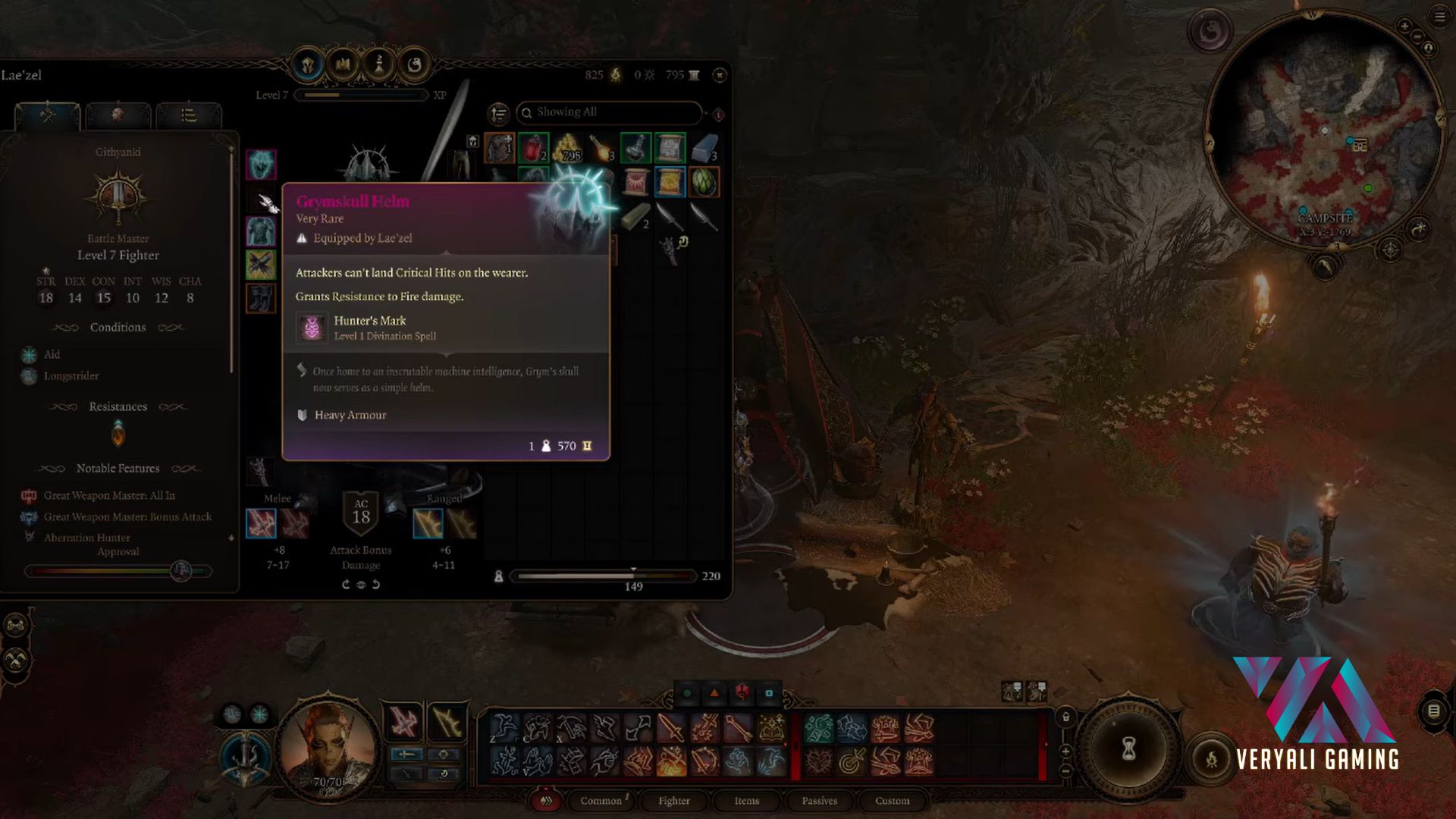
Task: Select the Common hotbar tab
Action: [601, 801]
